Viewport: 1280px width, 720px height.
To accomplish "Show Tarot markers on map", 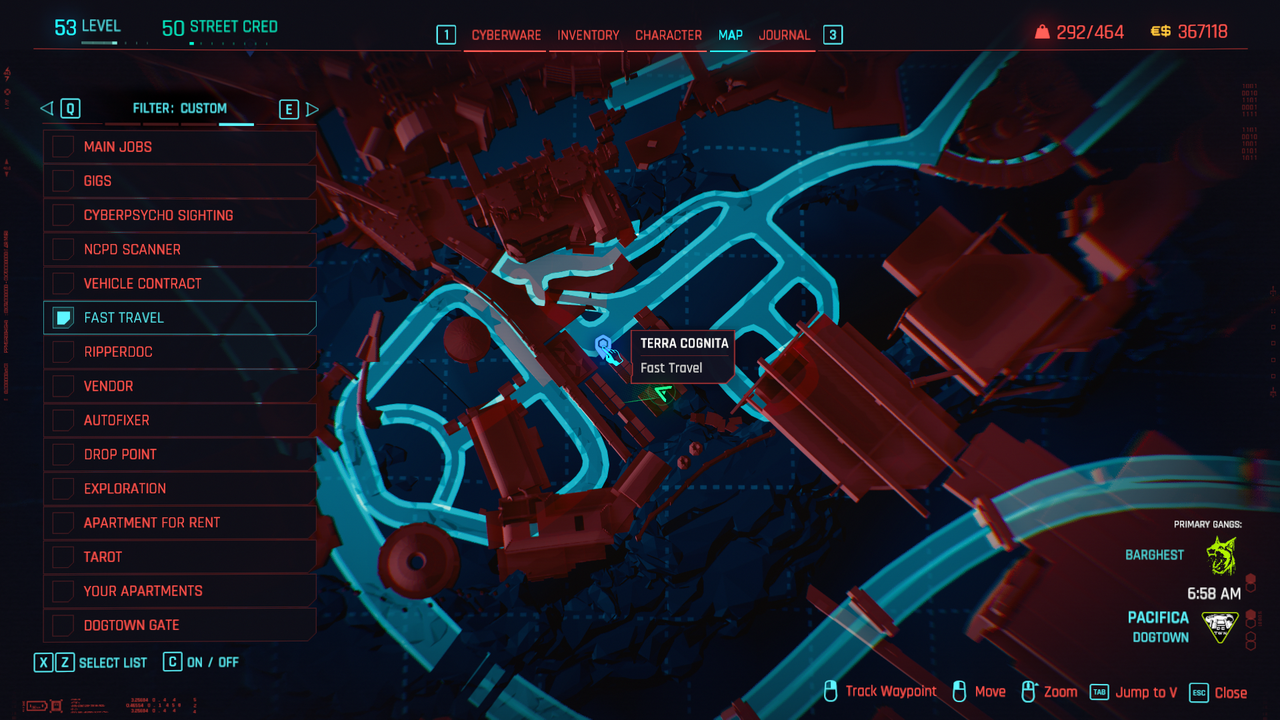I will tap(64, 557).
